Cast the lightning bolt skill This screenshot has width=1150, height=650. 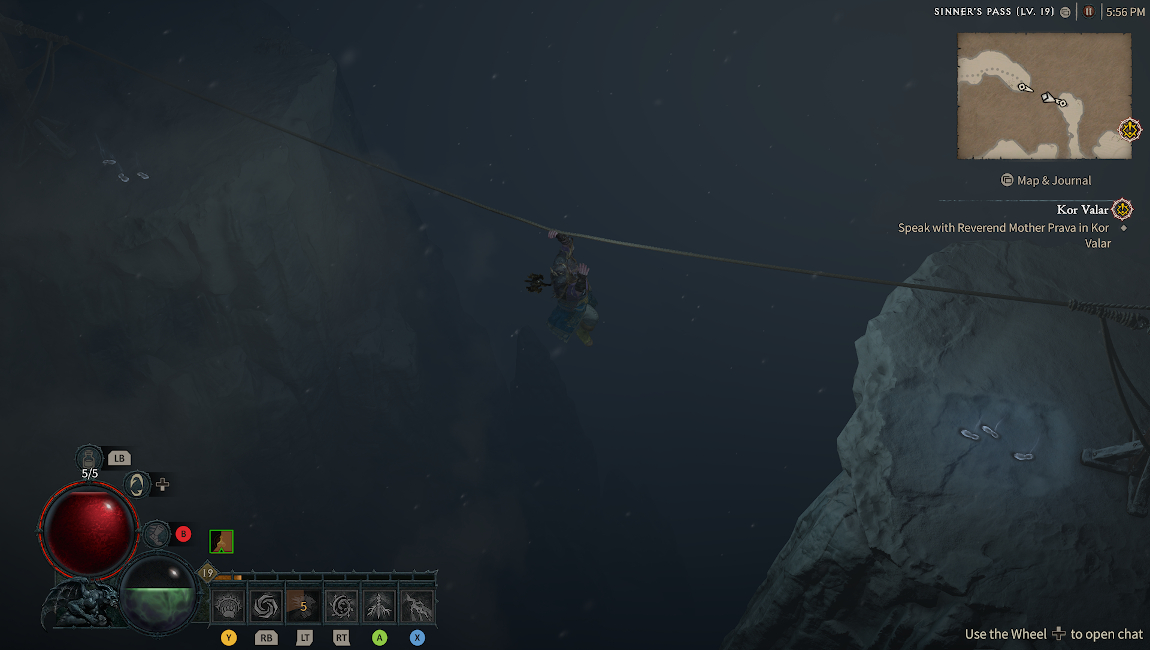point(417,605)
